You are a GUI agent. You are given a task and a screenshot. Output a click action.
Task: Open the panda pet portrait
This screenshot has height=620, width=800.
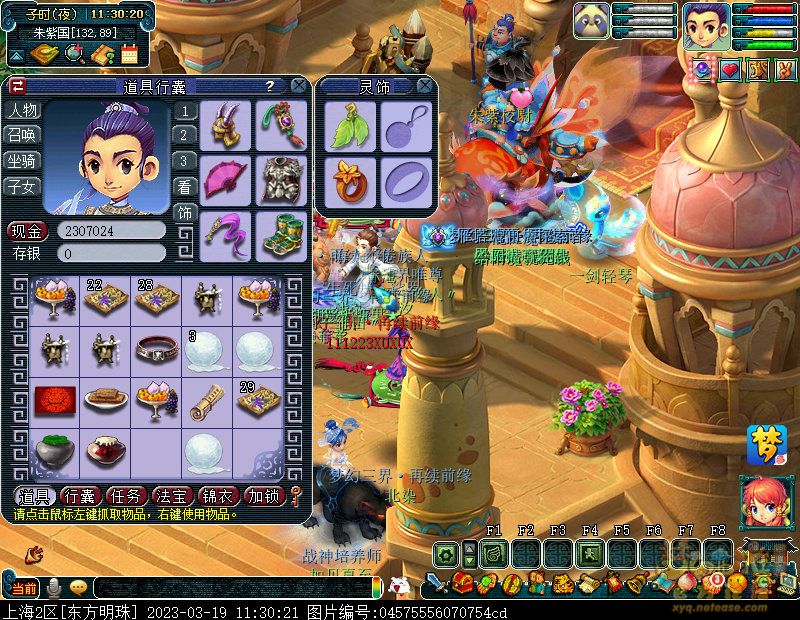pos(592,22)
